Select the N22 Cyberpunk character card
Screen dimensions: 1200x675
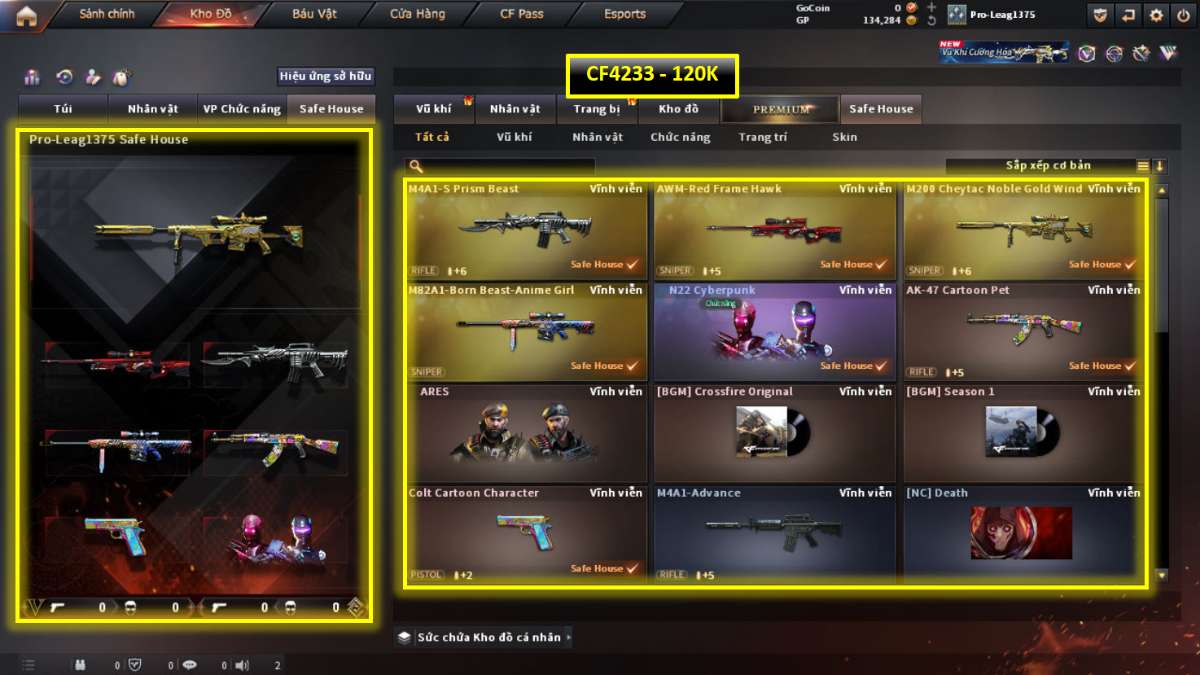(x=774, y=331)
